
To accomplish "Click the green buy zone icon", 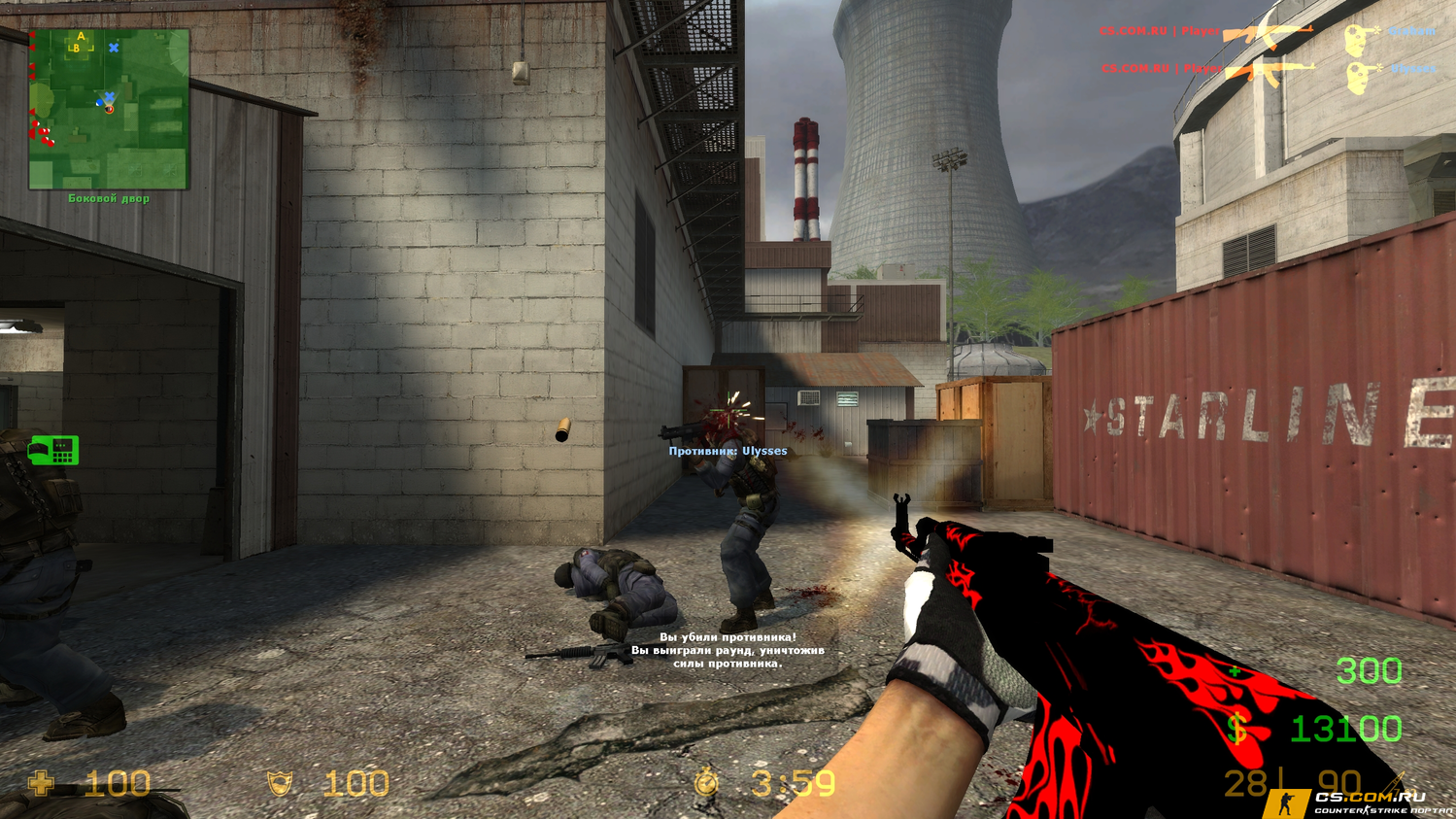I will coord(53,451).
